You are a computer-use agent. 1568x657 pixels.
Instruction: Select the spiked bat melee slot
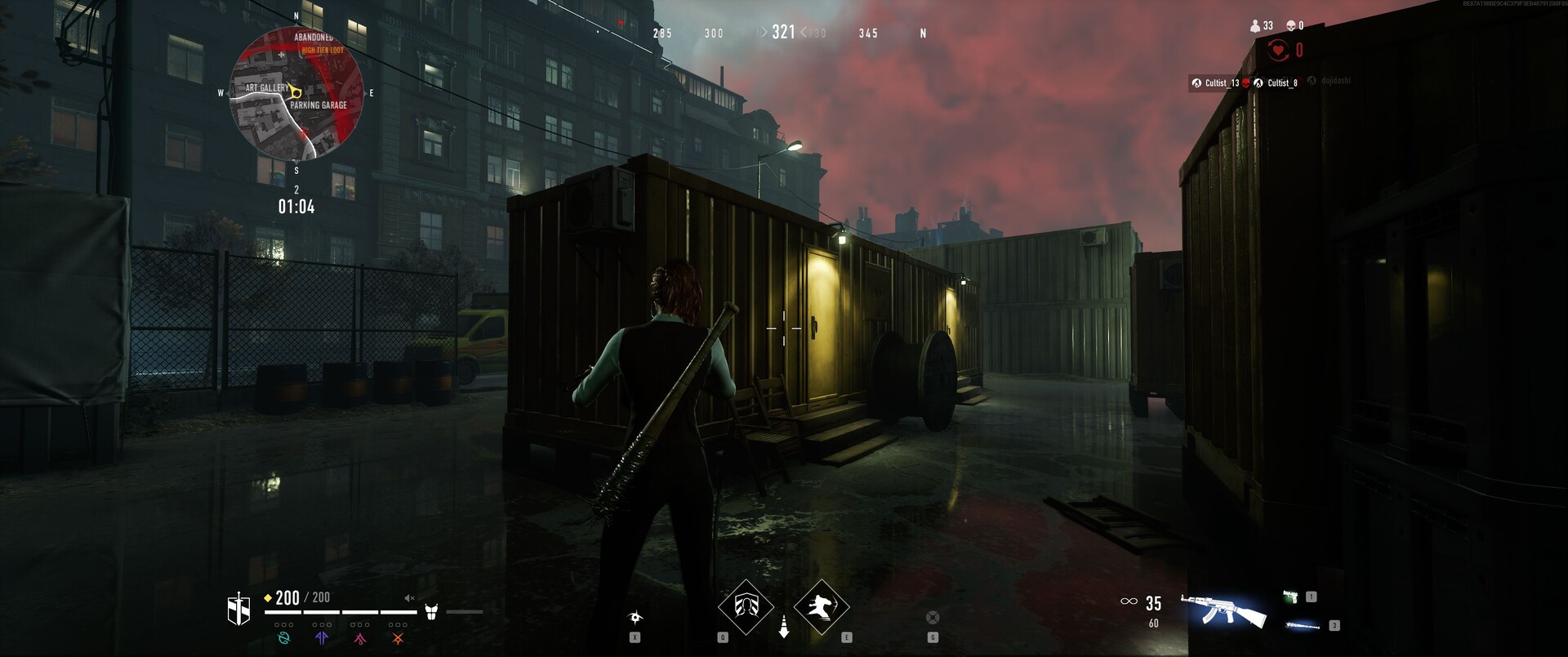pyautogui.click(x=1302, y=626)
